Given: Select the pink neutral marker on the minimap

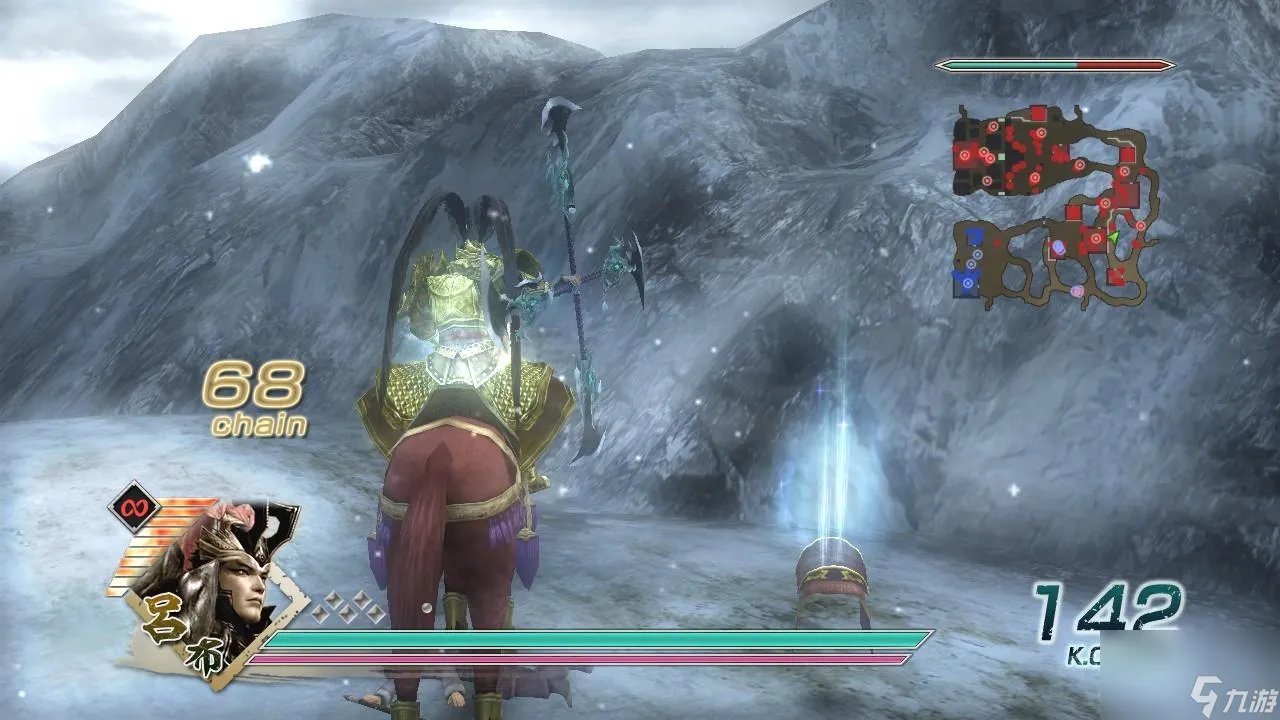Looking at the screenshot, I should click(1075, 290).
